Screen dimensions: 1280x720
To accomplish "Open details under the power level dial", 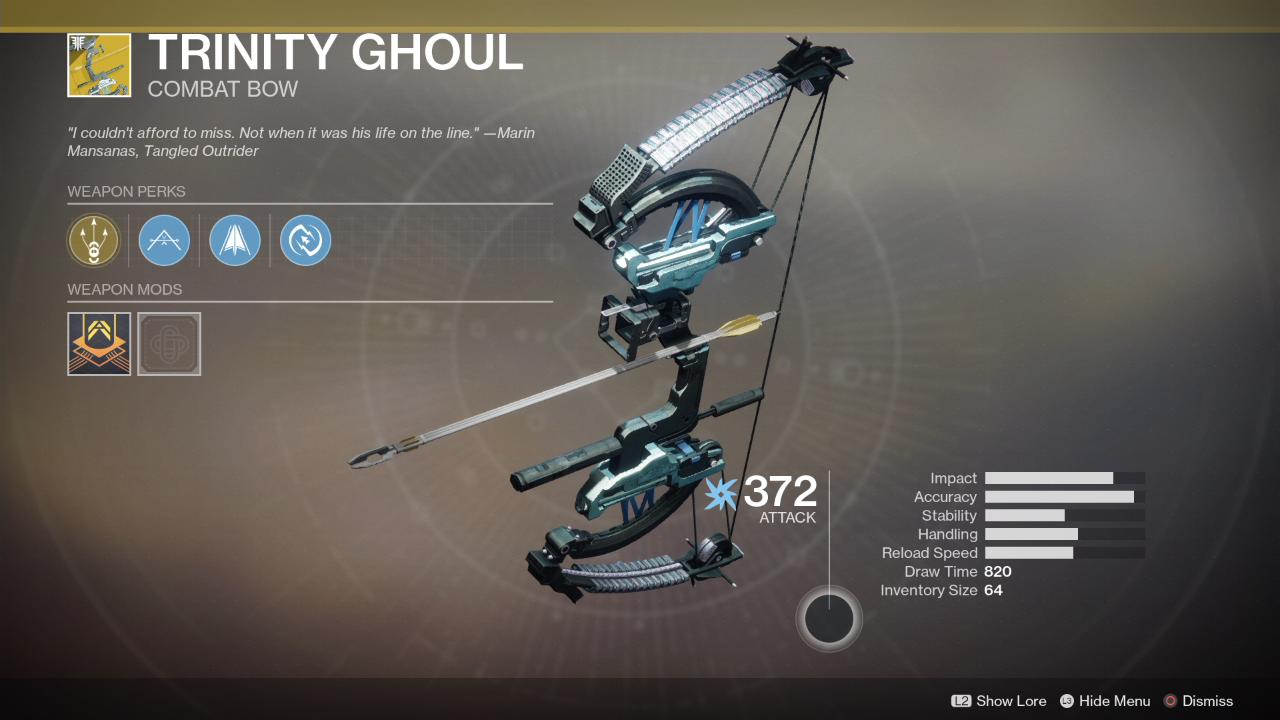I will click(x=829, y=618).
